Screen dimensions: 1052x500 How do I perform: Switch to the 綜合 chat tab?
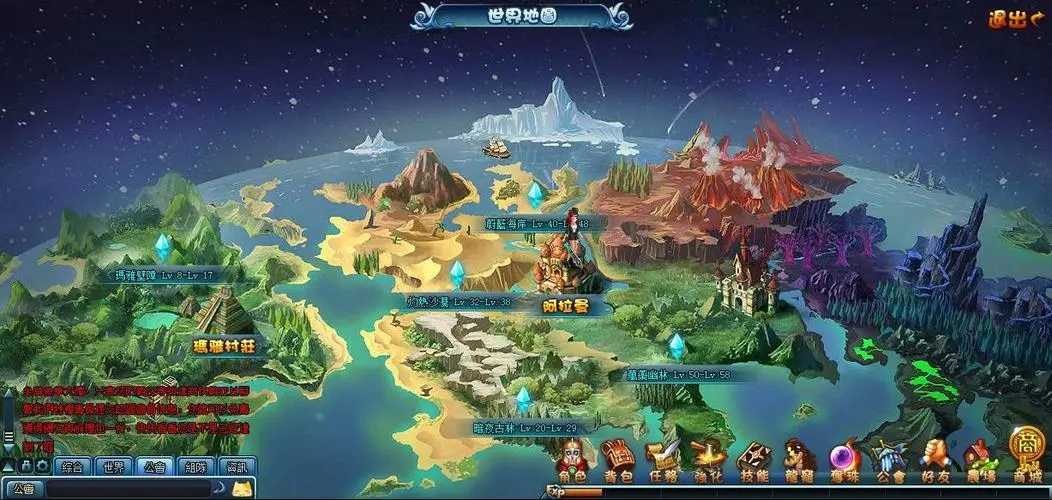[73, 467]
